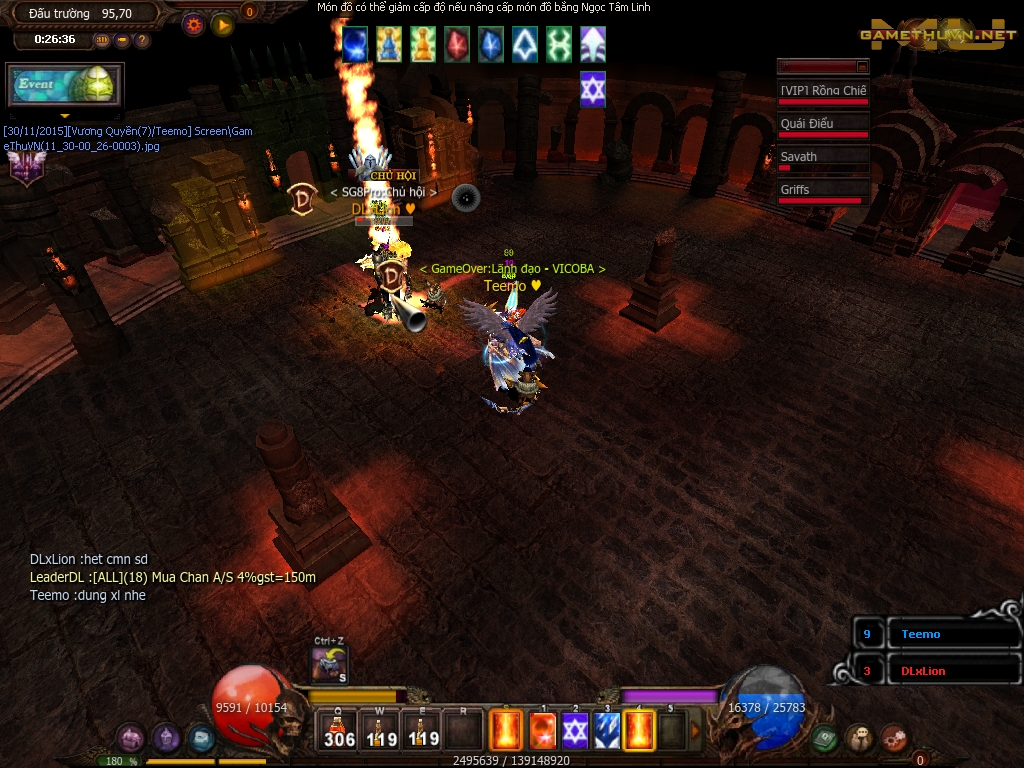Open the green book menu icon

coord(825,738)
